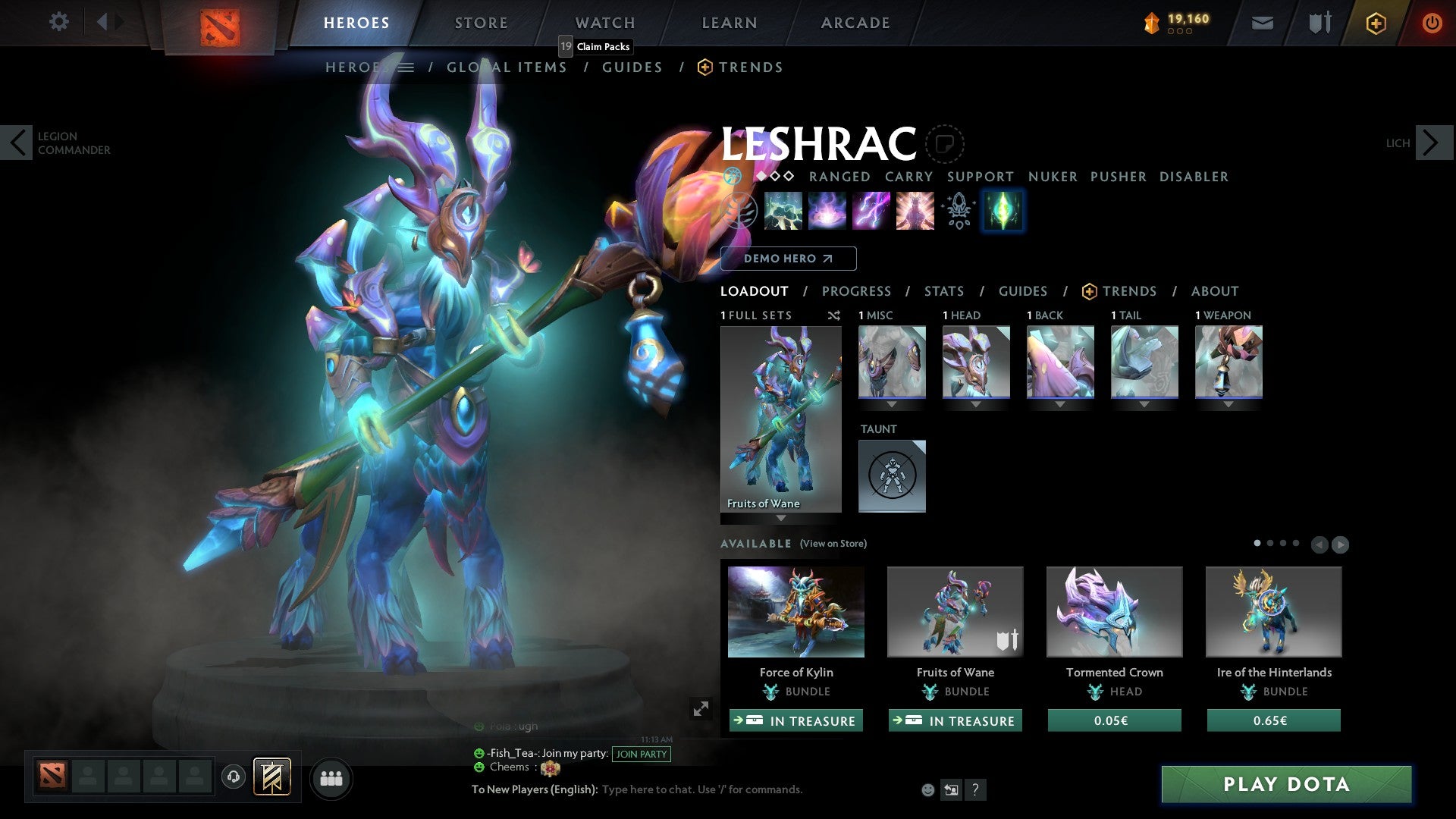This screenshot has width=1456, height=819.
Task: Expand the Heroes hamburger menu
Action: tap(407, 67)
